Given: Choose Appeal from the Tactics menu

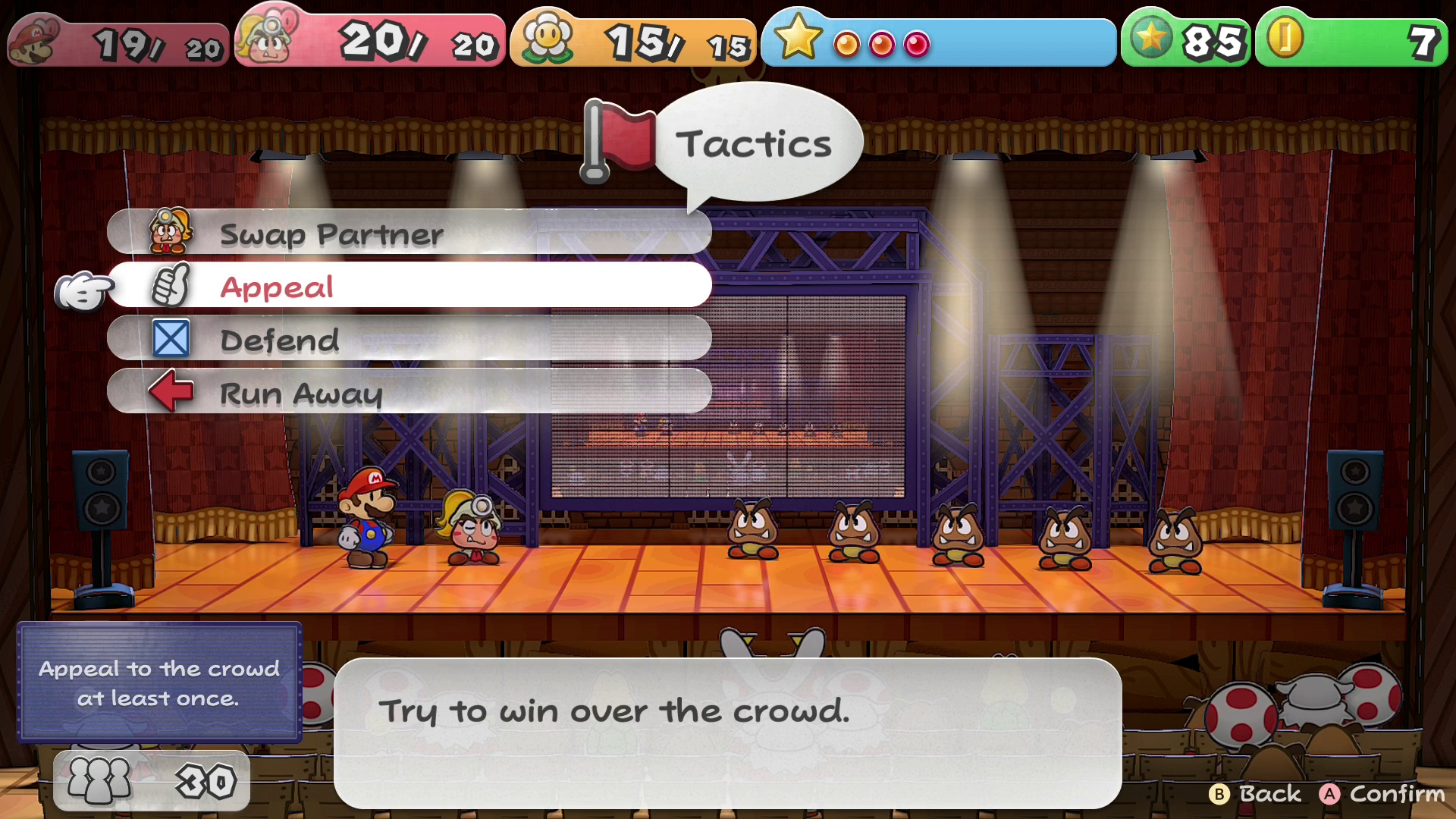Looking at the screenshot, I should coord(409,286).
